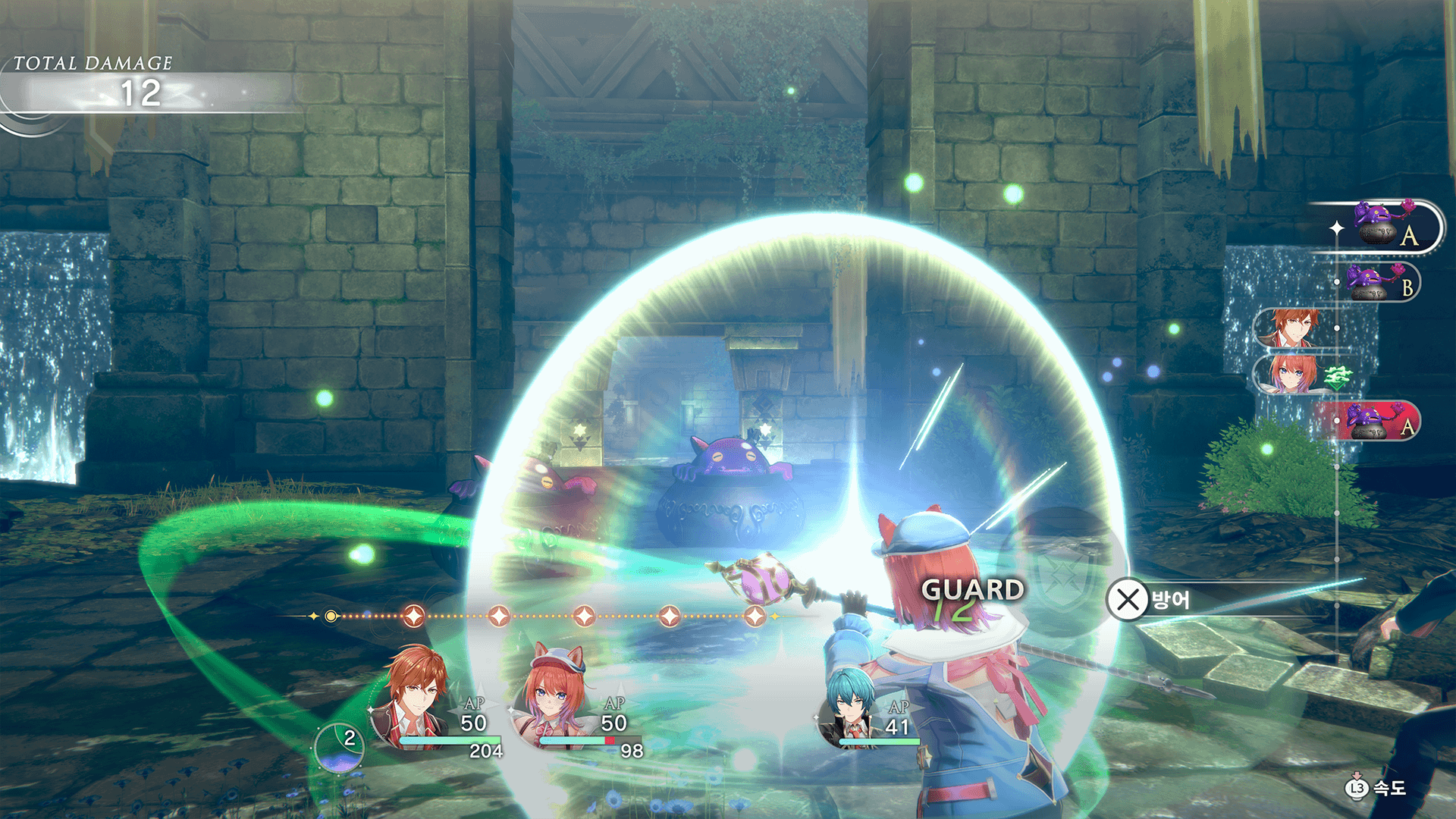The image size is (1456, 819).
Task: Choose the enemy B turn order entry
Action: tap(1379, 283)
